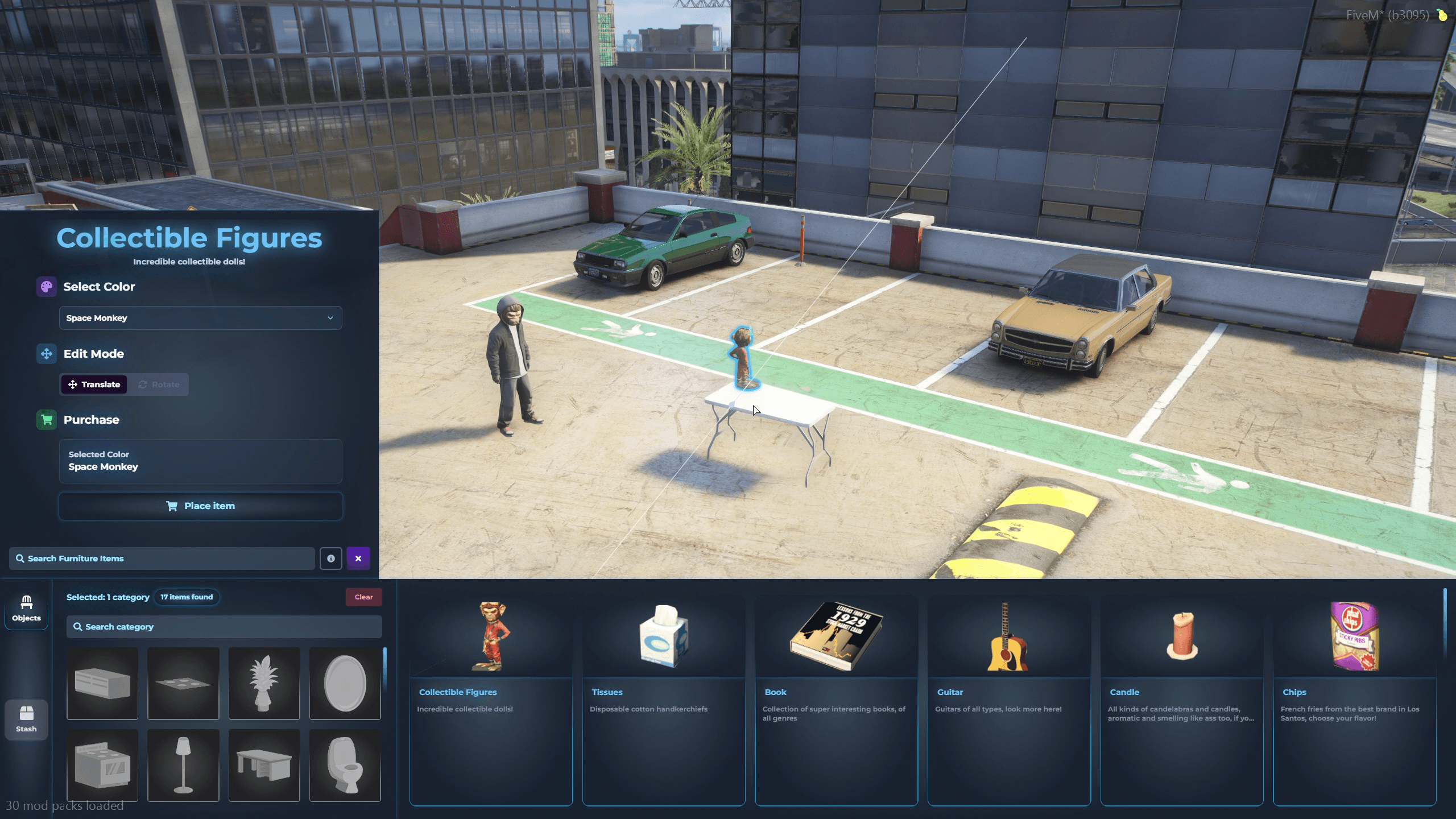Click the Edit Mode move arrows icon

pyautogui.click(x=48, y=353)
